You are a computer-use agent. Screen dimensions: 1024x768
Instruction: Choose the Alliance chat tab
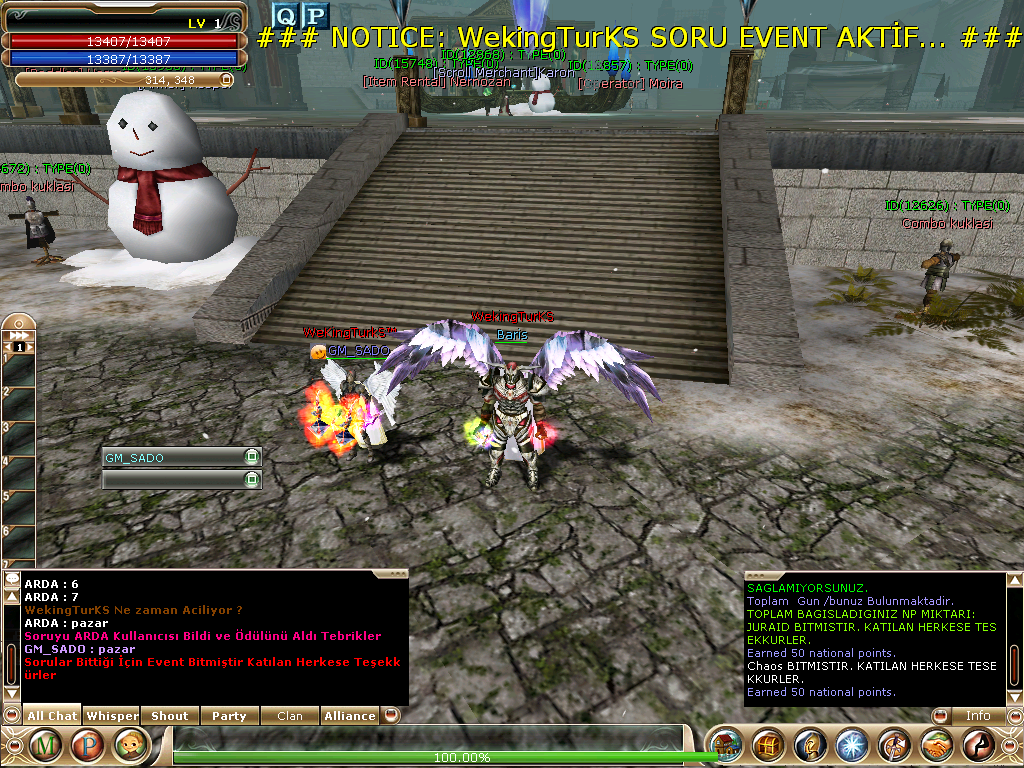click(x=350, y=716)
